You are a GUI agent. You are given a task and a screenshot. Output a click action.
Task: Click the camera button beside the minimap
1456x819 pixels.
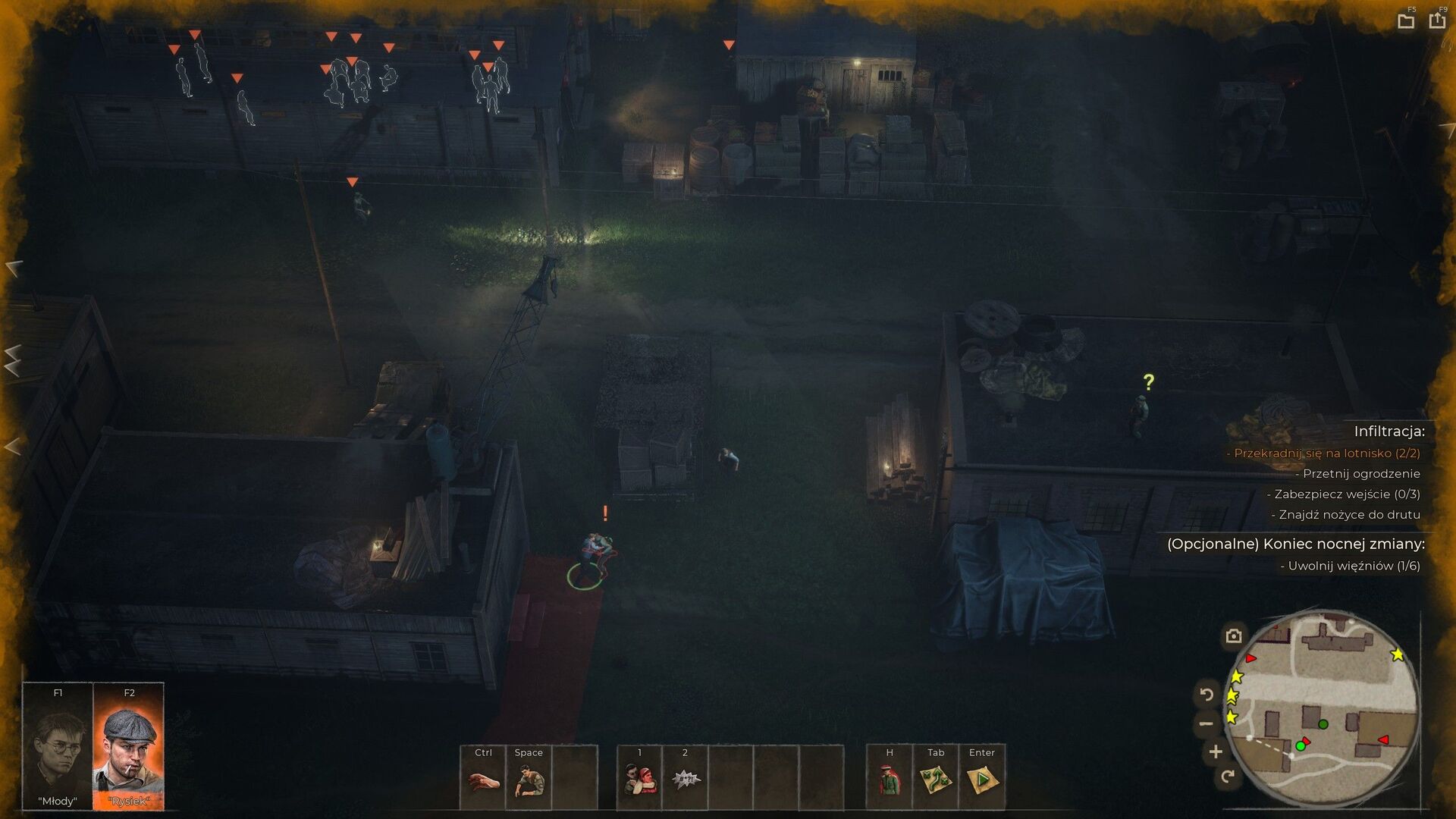[x=1234, y=635]
